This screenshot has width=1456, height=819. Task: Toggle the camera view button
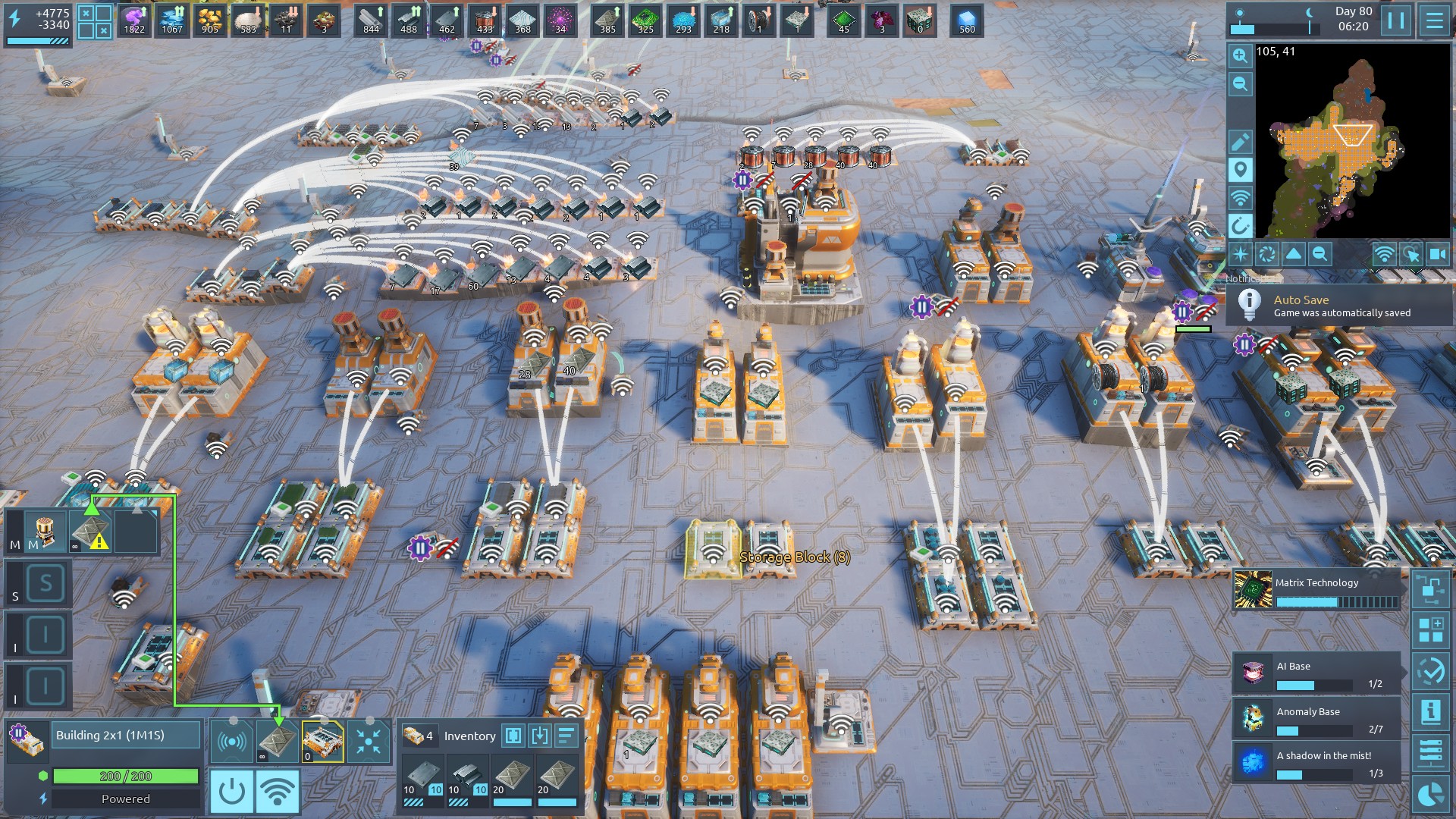coord(1437,254)
